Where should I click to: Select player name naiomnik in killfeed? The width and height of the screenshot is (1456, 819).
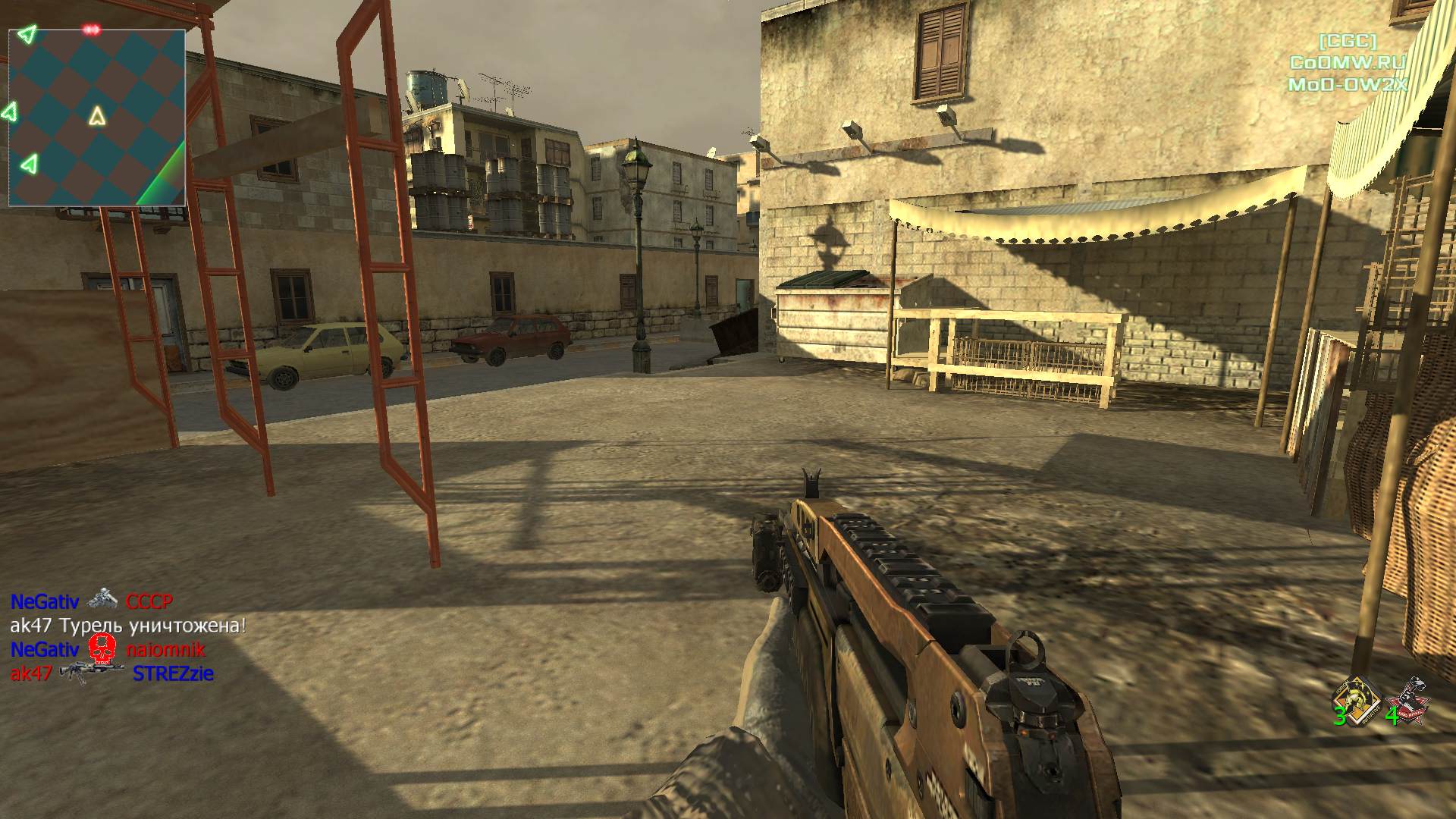165,650
